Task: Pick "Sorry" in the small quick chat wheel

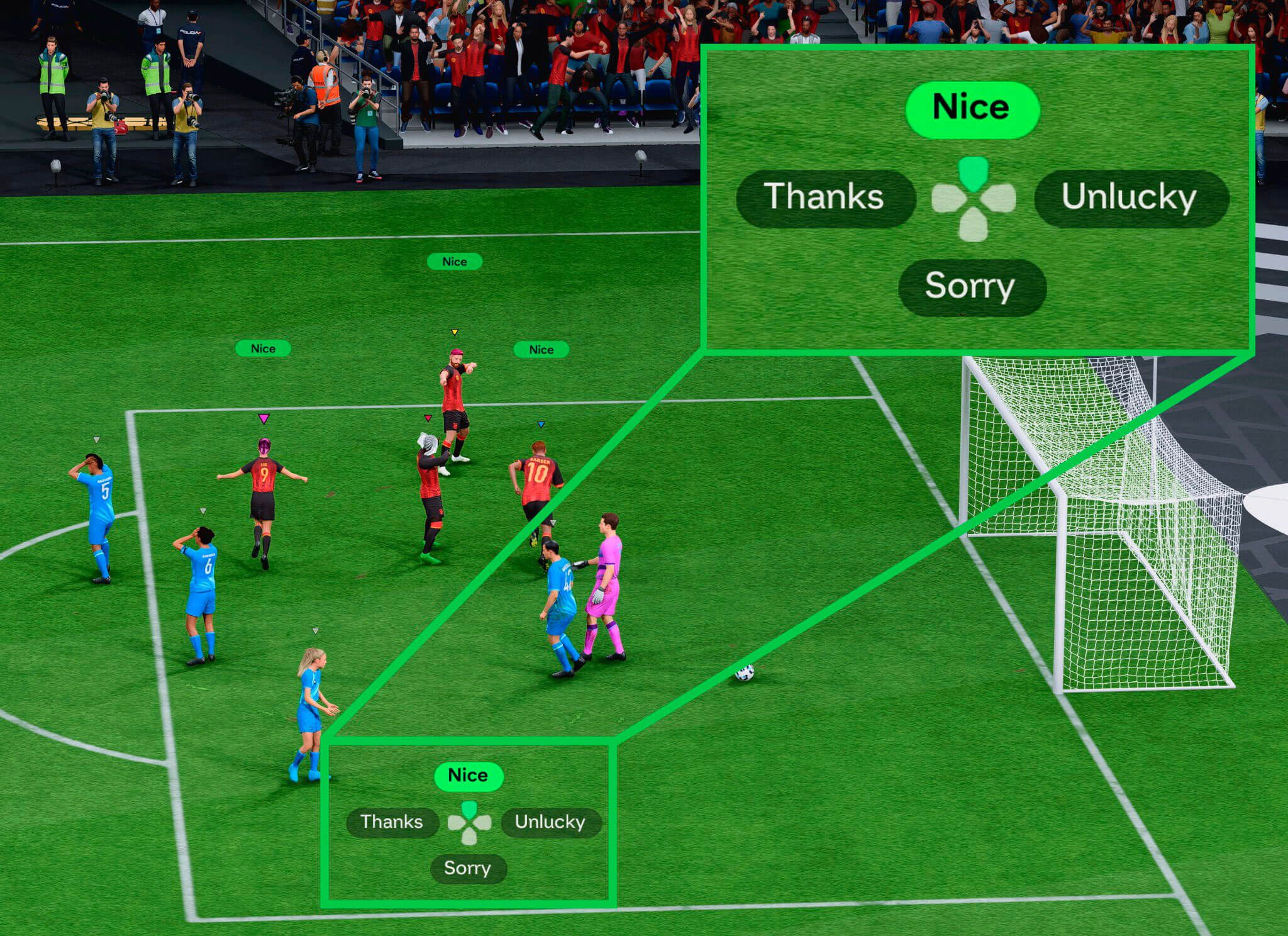Action: 467,868
